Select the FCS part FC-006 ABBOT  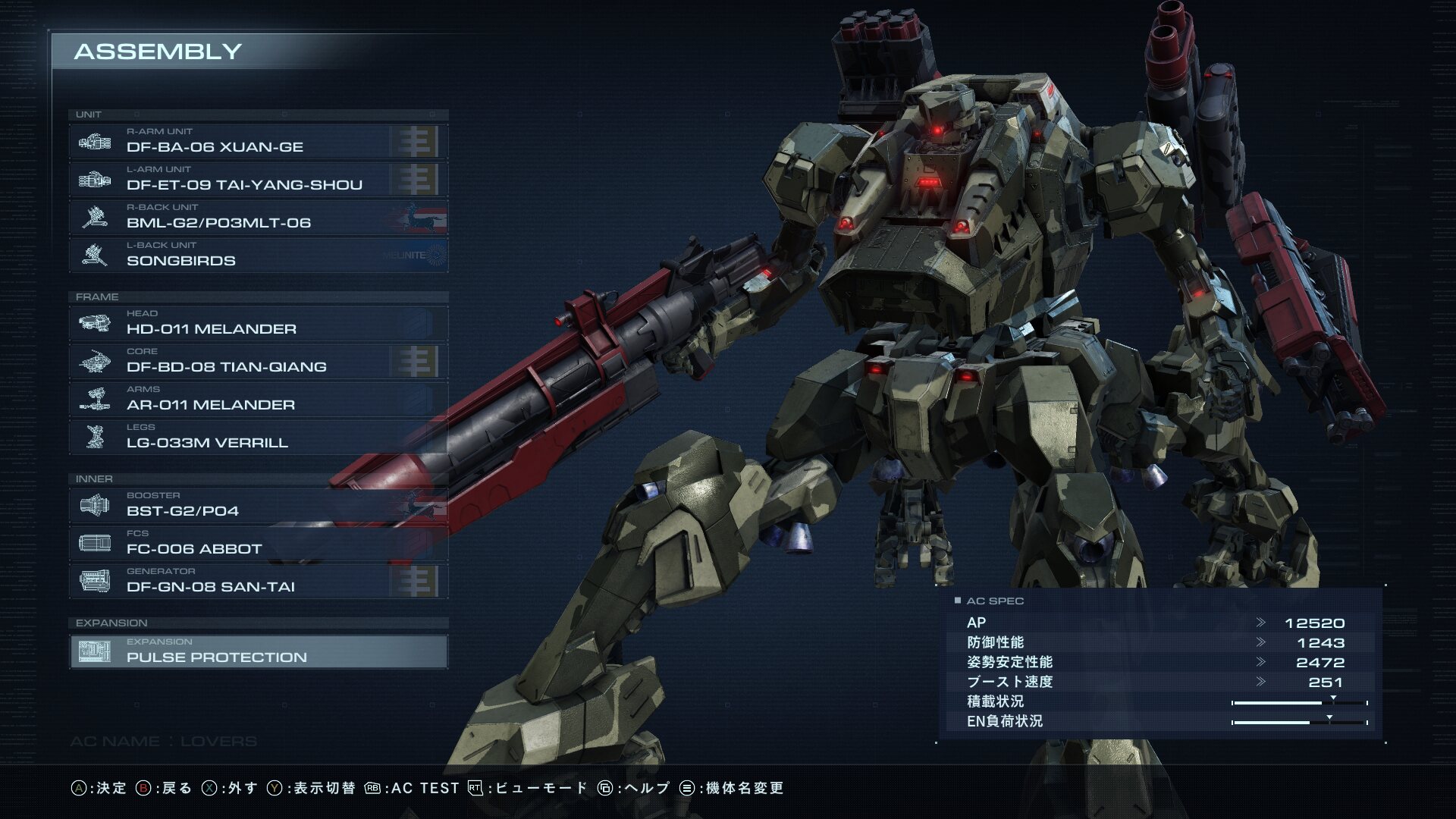[258, 544]
